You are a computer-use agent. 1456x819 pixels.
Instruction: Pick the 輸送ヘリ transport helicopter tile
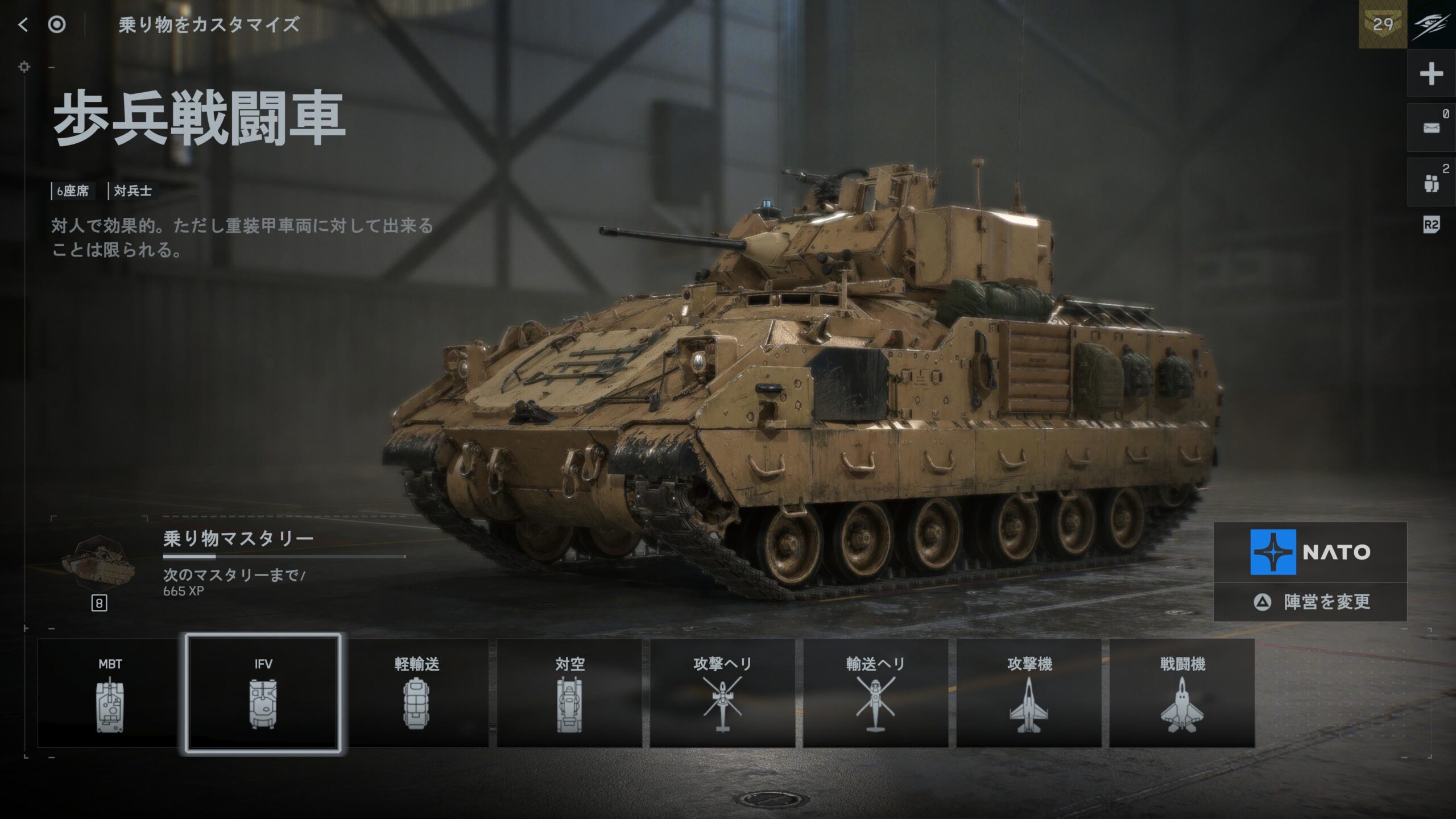point(875,693)
